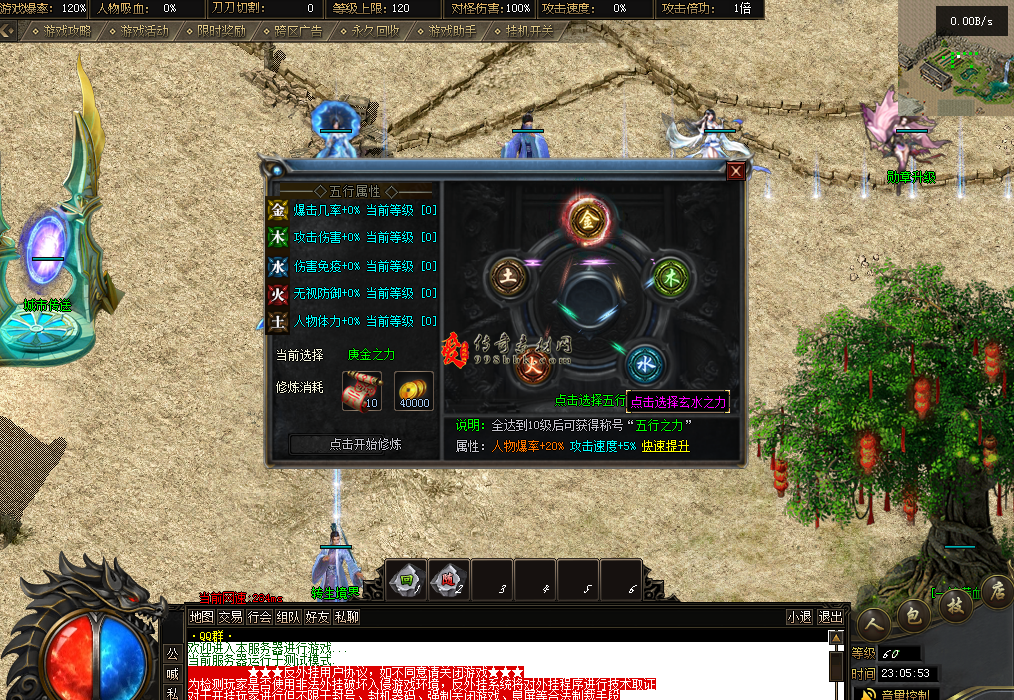Pick the 水 (water) element orb
Viewport: 1014px width, 700px height.
645,360
